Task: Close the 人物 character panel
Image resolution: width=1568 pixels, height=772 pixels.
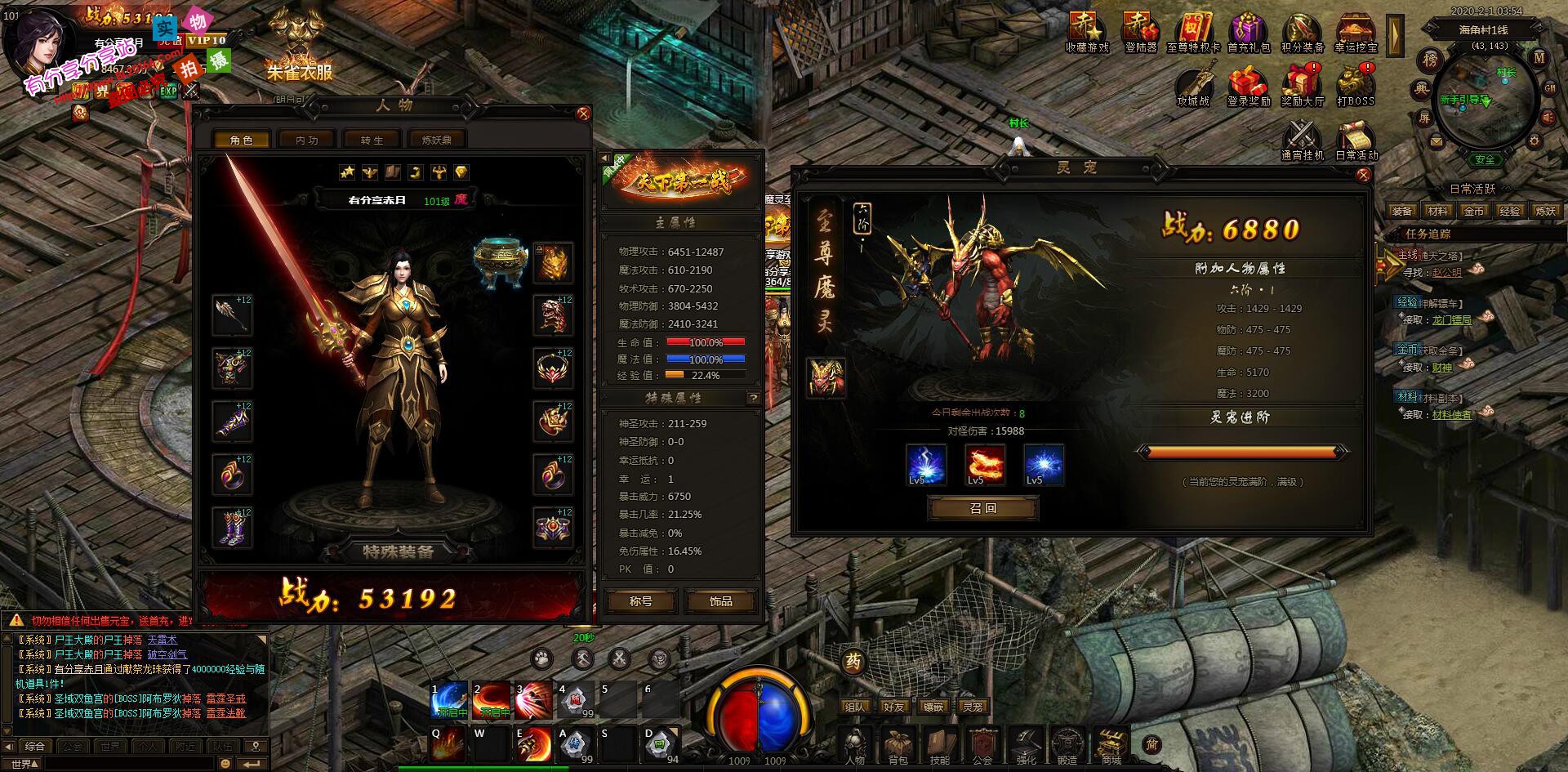Action: tap(583, 114)
